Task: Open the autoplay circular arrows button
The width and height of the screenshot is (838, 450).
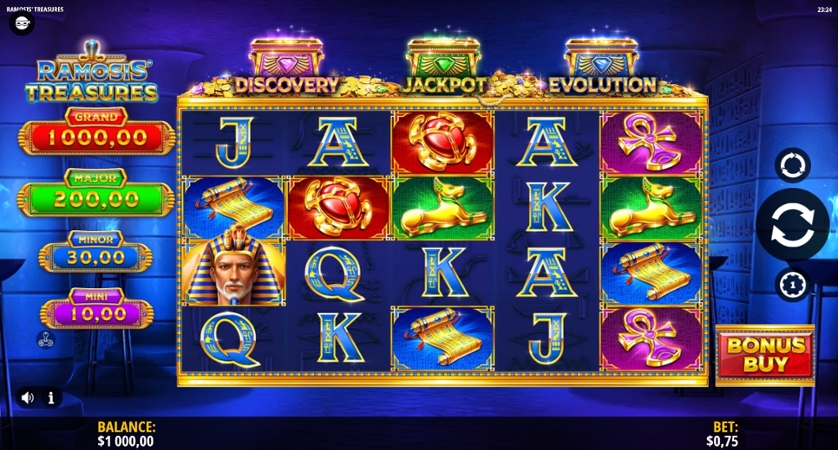Action: pyautogui.click(x=792, y=165)
